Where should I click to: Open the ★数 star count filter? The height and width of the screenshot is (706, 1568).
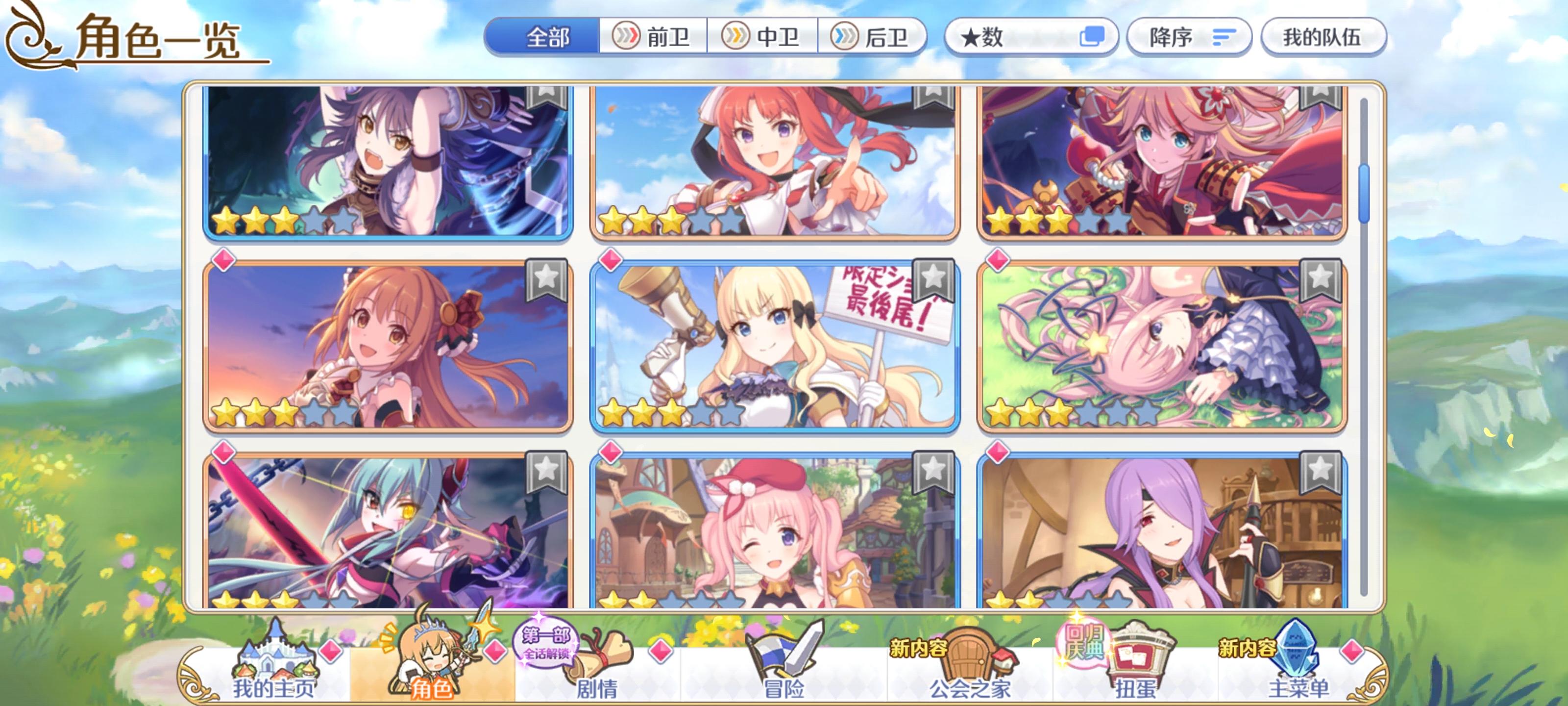[x=1004, y=37]
